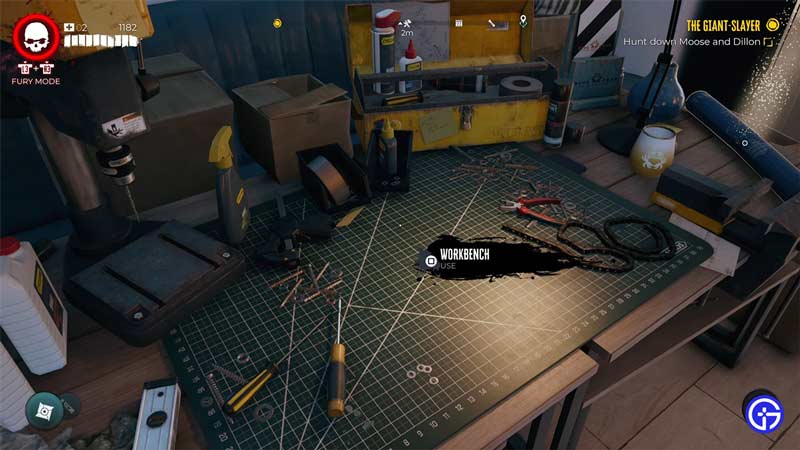Click the green location marker on compass
This screenshot has width=800, height=450.
[524, 22]
